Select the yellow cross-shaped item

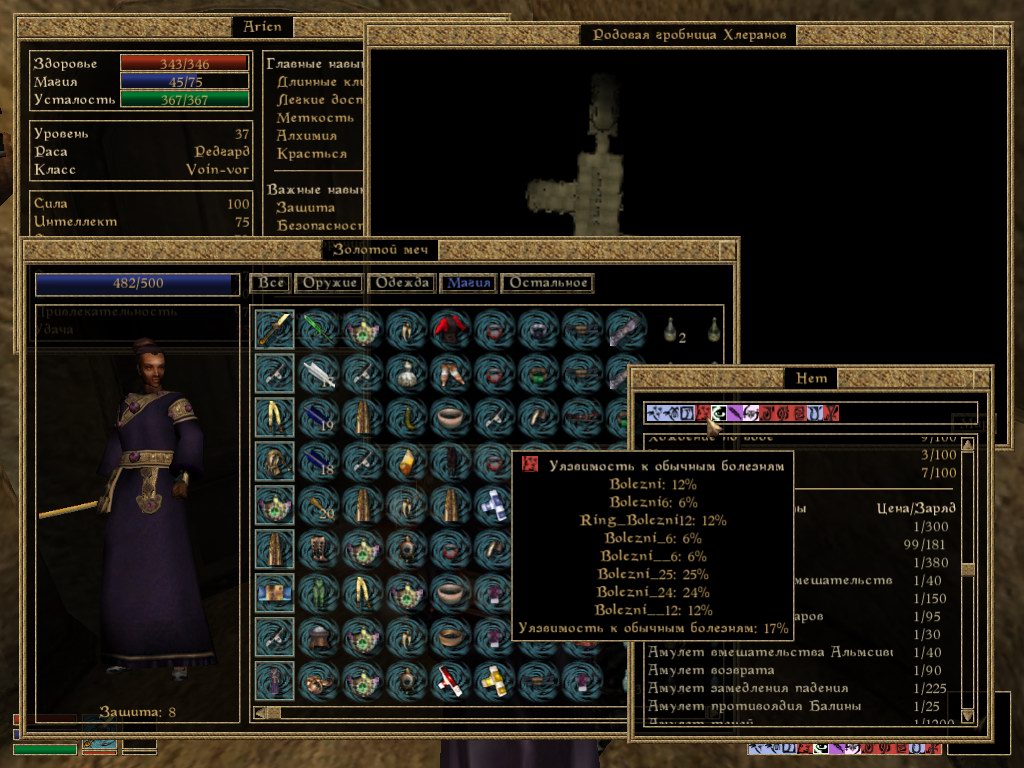tap(494, 680)
